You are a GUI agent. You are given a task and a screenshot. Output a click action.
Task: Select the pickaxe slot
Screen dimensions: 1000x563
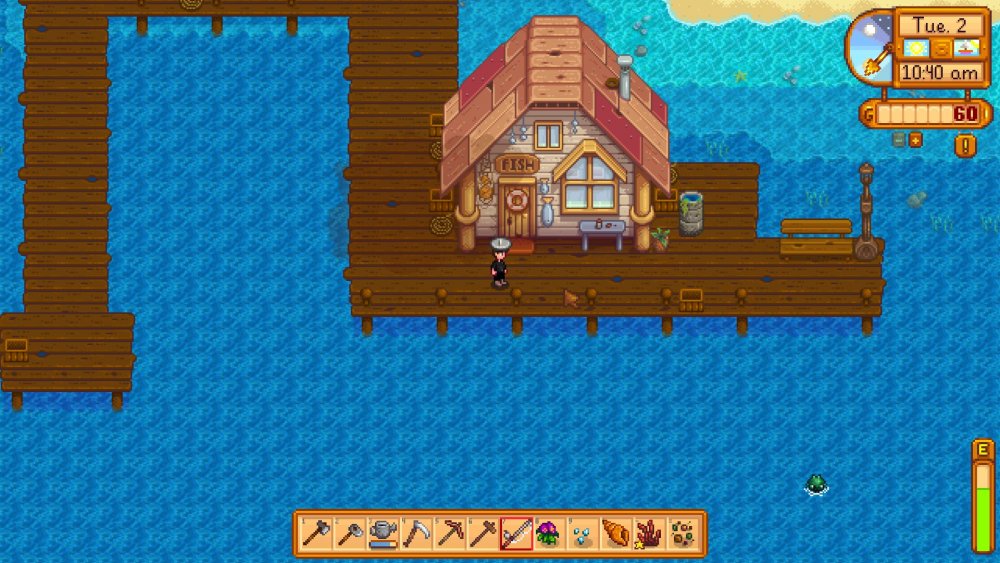[449, 534]
